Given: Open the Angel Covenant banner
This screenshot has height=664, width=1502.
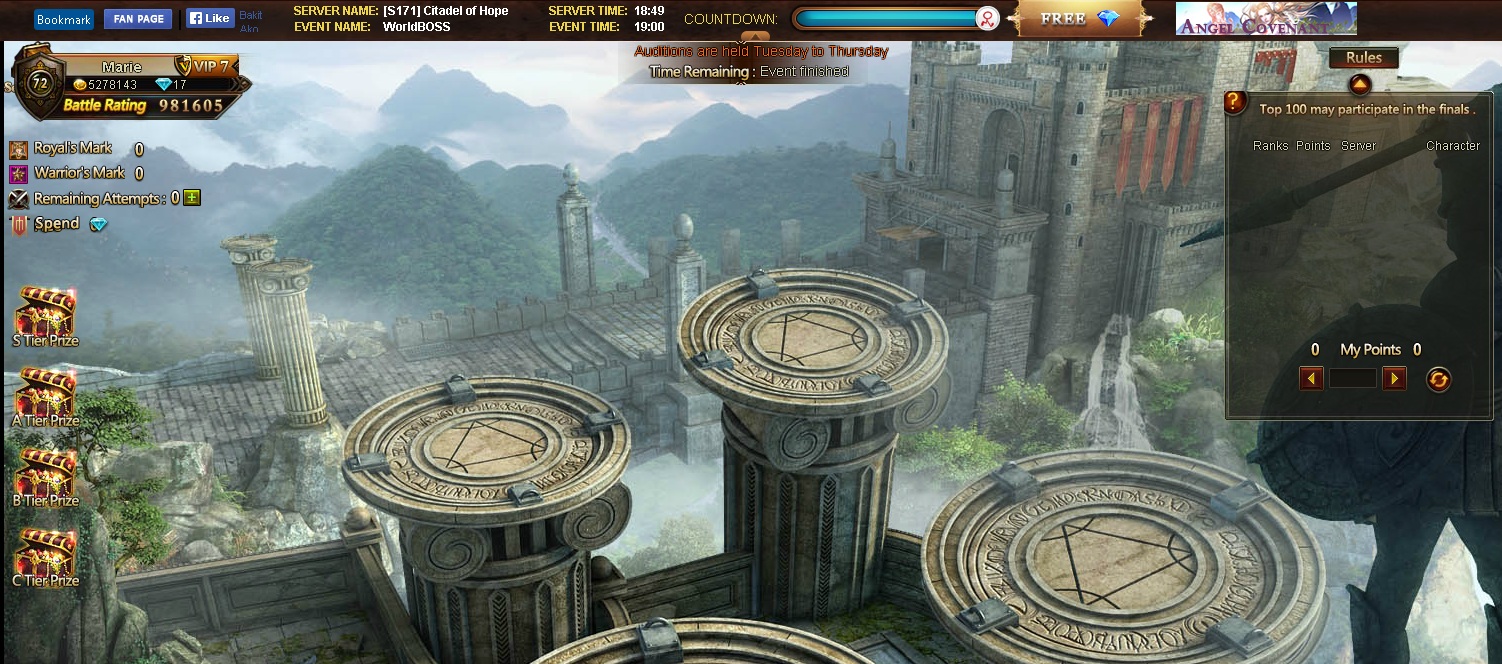Looking at the screenshot, I should (x=1265, y=19).
